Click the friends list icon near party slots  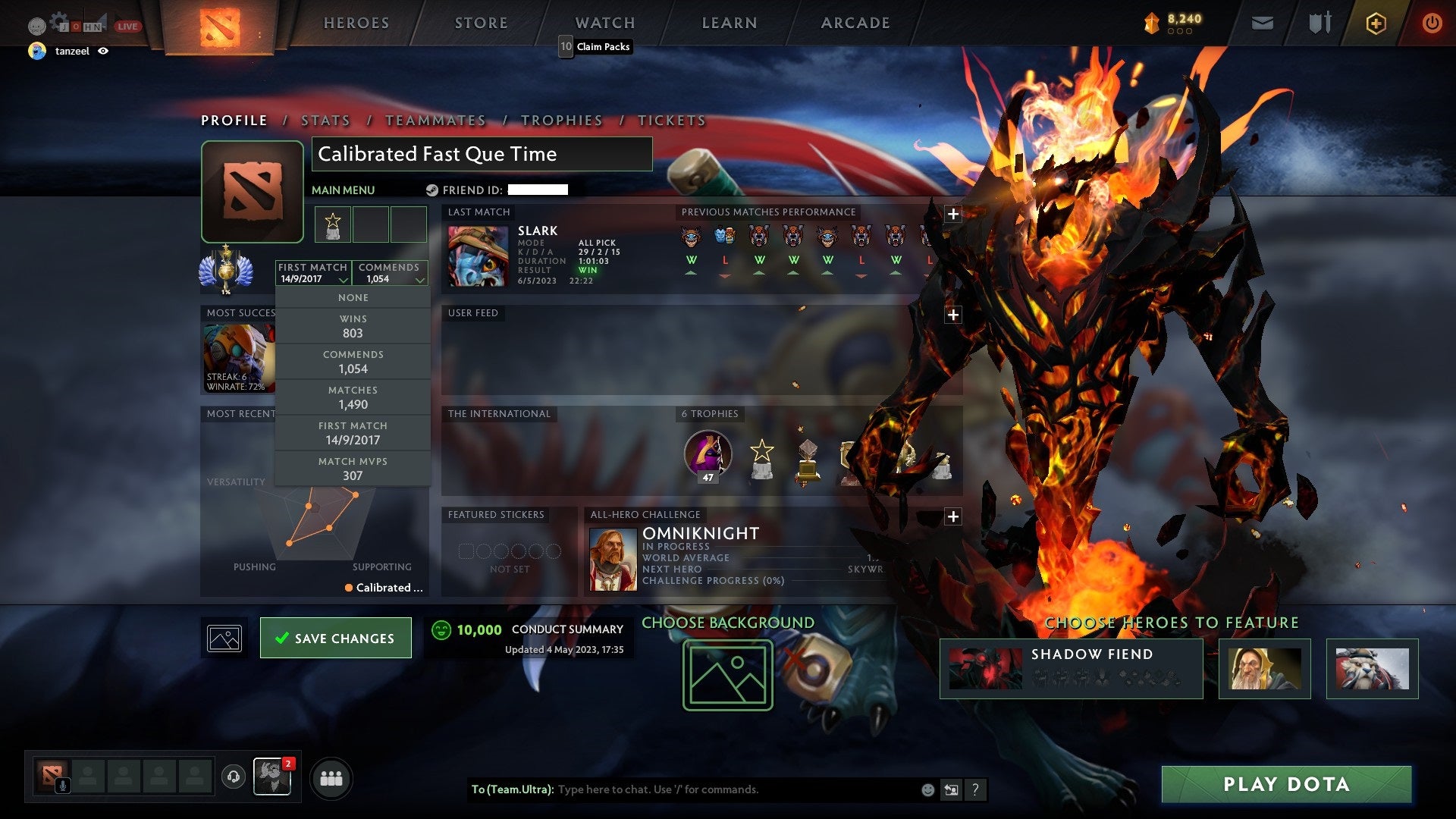coord(332,777)
